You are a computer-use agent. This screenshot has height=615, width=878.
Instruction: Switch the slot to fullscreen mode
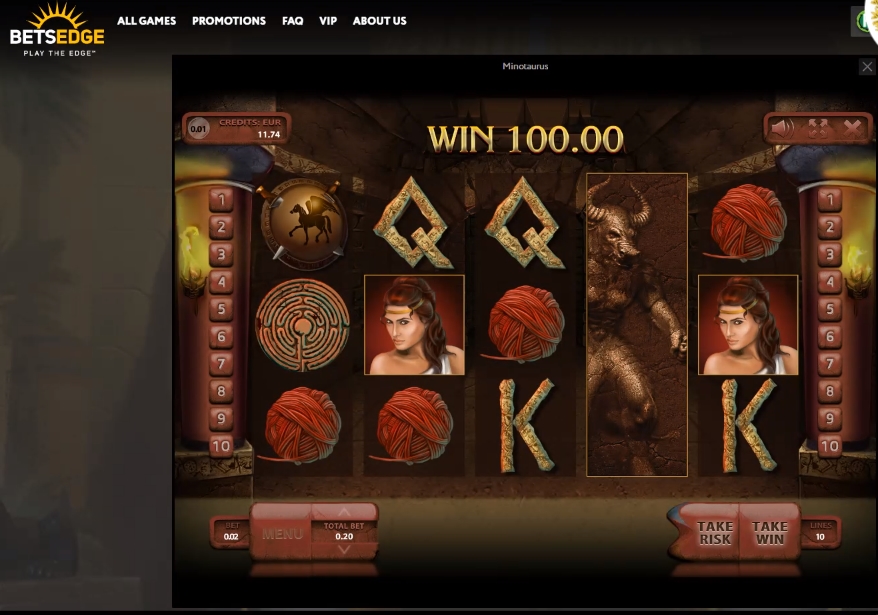click(x=818, y=127)
